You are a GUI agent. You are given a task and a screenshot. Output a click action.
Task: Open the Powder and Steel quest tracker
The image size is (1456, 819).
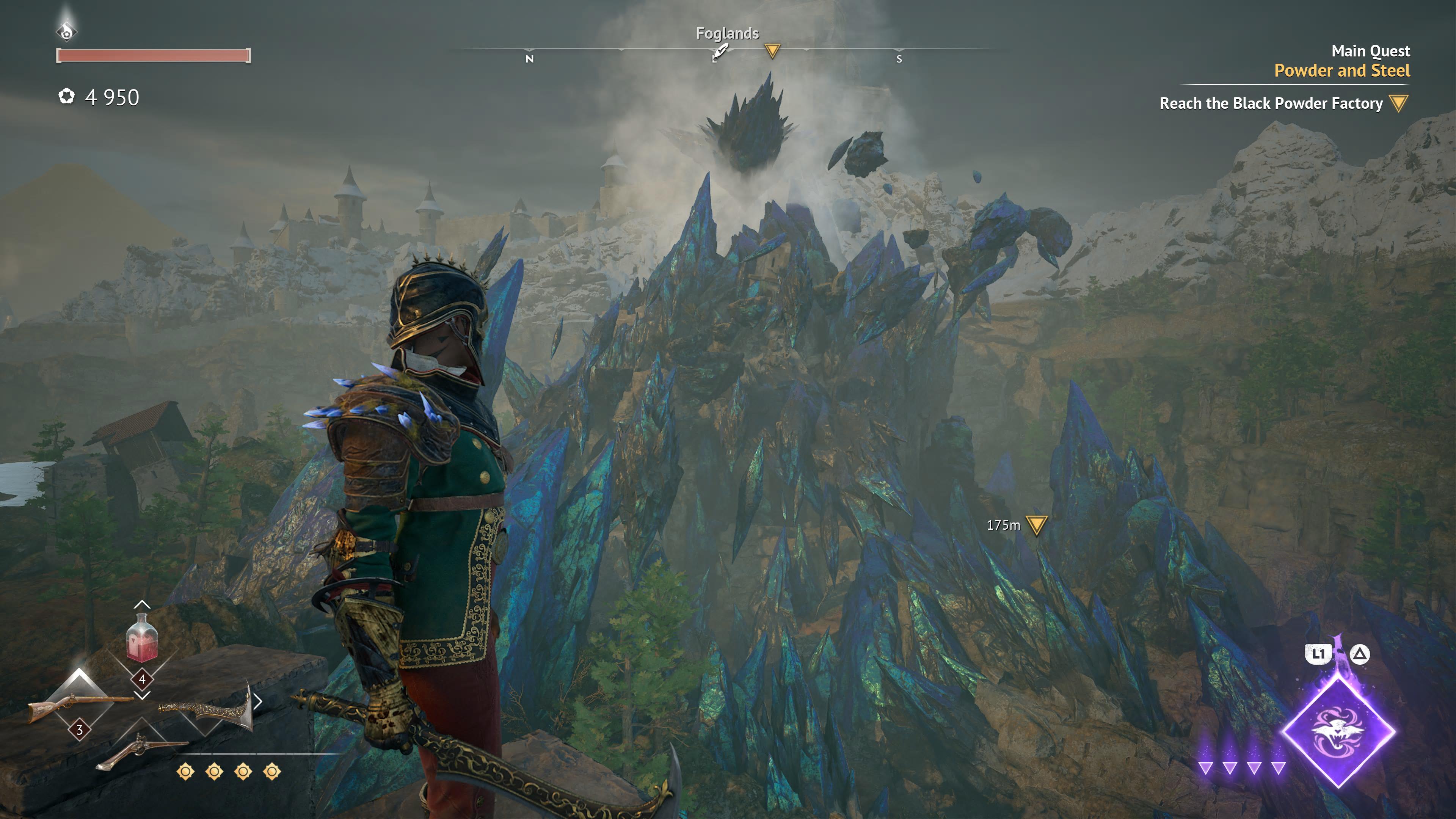click(x=1342, y=71)
